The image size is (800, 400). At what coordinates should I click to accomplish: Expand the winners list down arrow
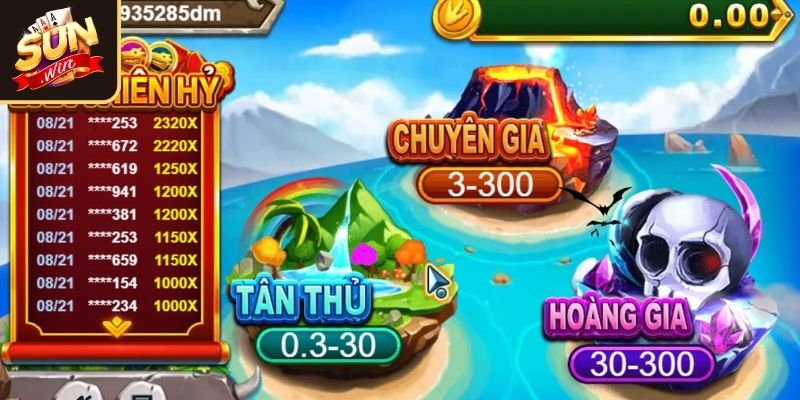(x=117, y=326)
